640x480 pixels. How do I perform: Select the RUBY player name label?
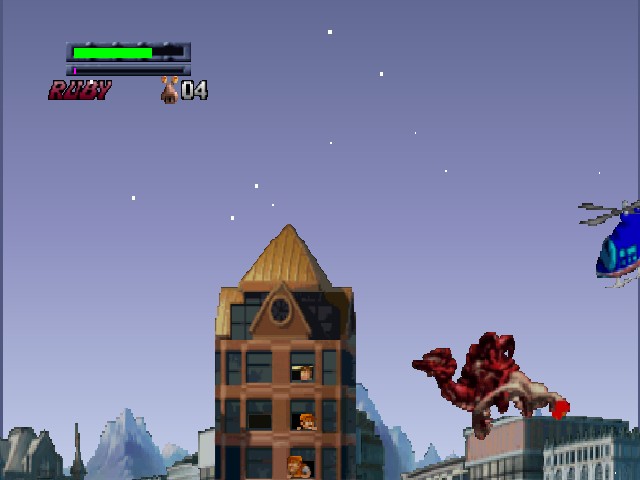click(80, 91)
